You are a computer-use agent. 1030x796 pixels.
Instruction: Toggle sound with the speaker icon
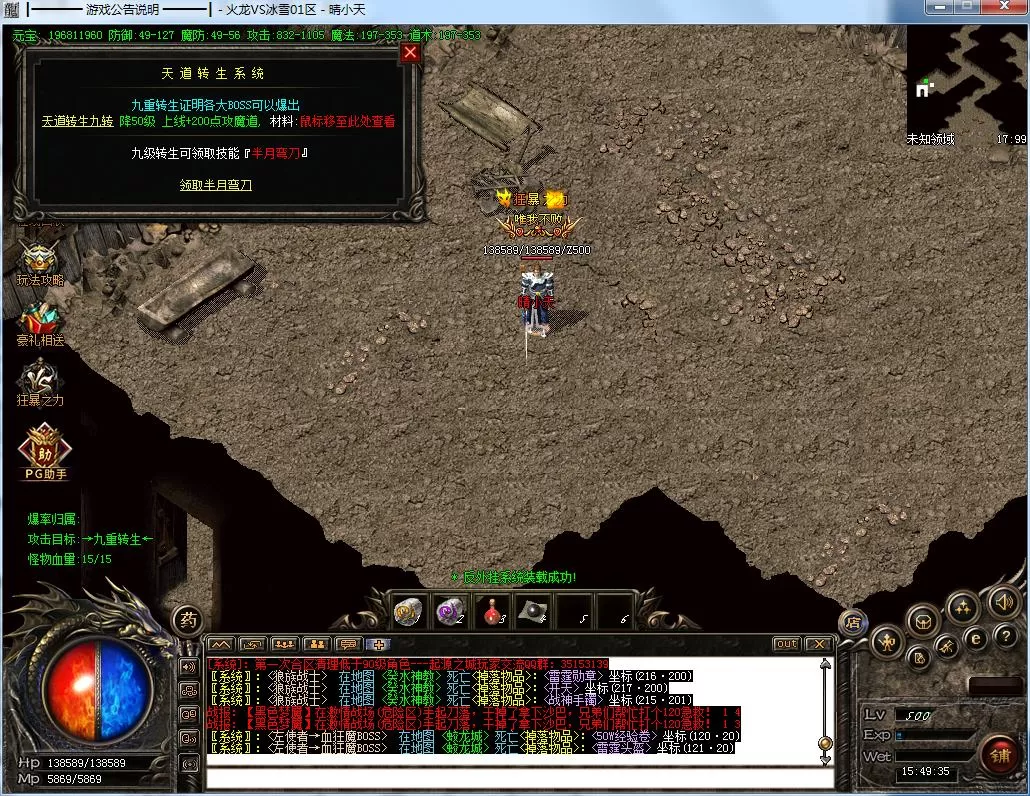(1003, 602)
